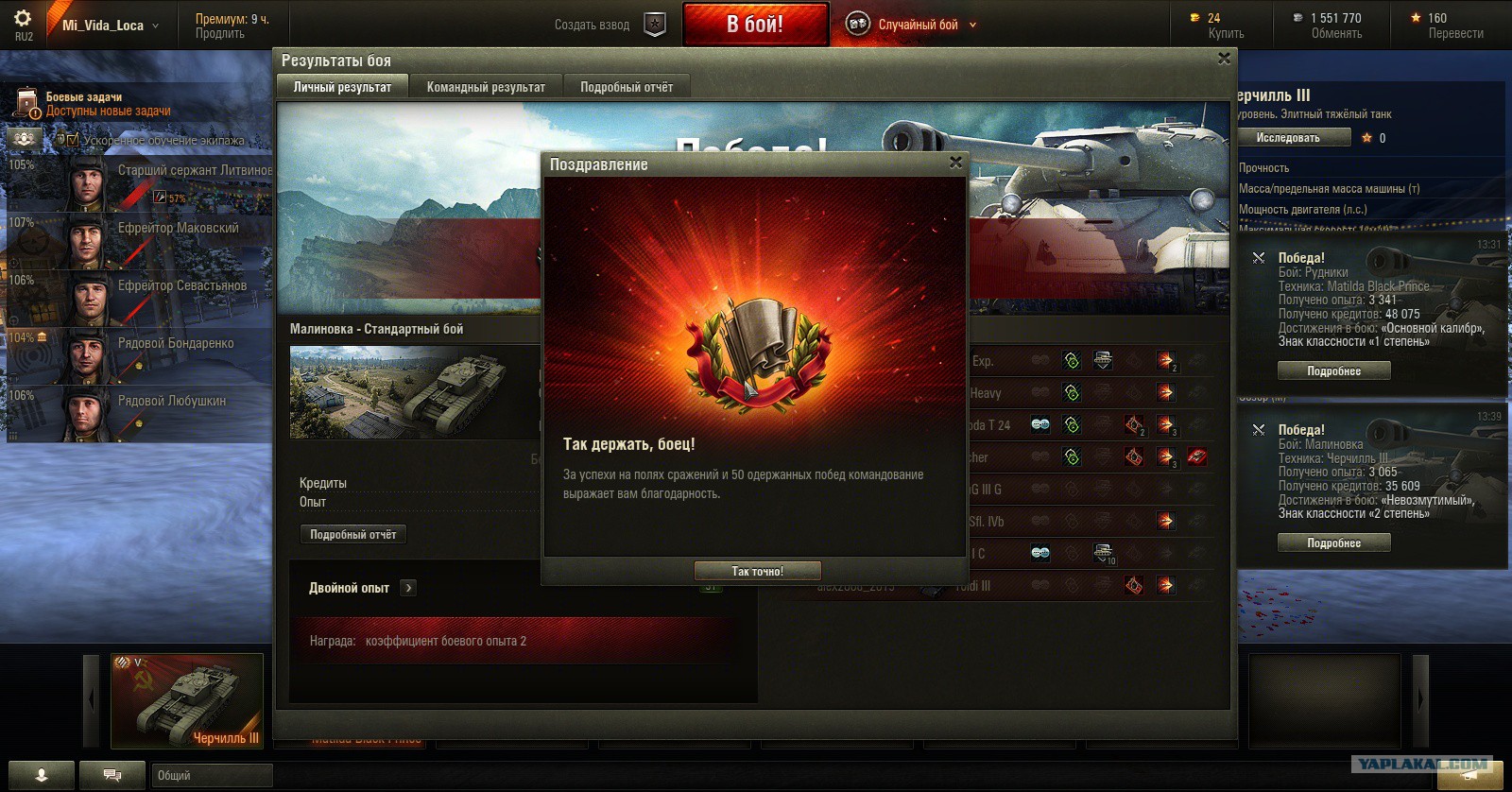
Task: Convert free experience via "Перевести"
Action: click(1455, 34)
